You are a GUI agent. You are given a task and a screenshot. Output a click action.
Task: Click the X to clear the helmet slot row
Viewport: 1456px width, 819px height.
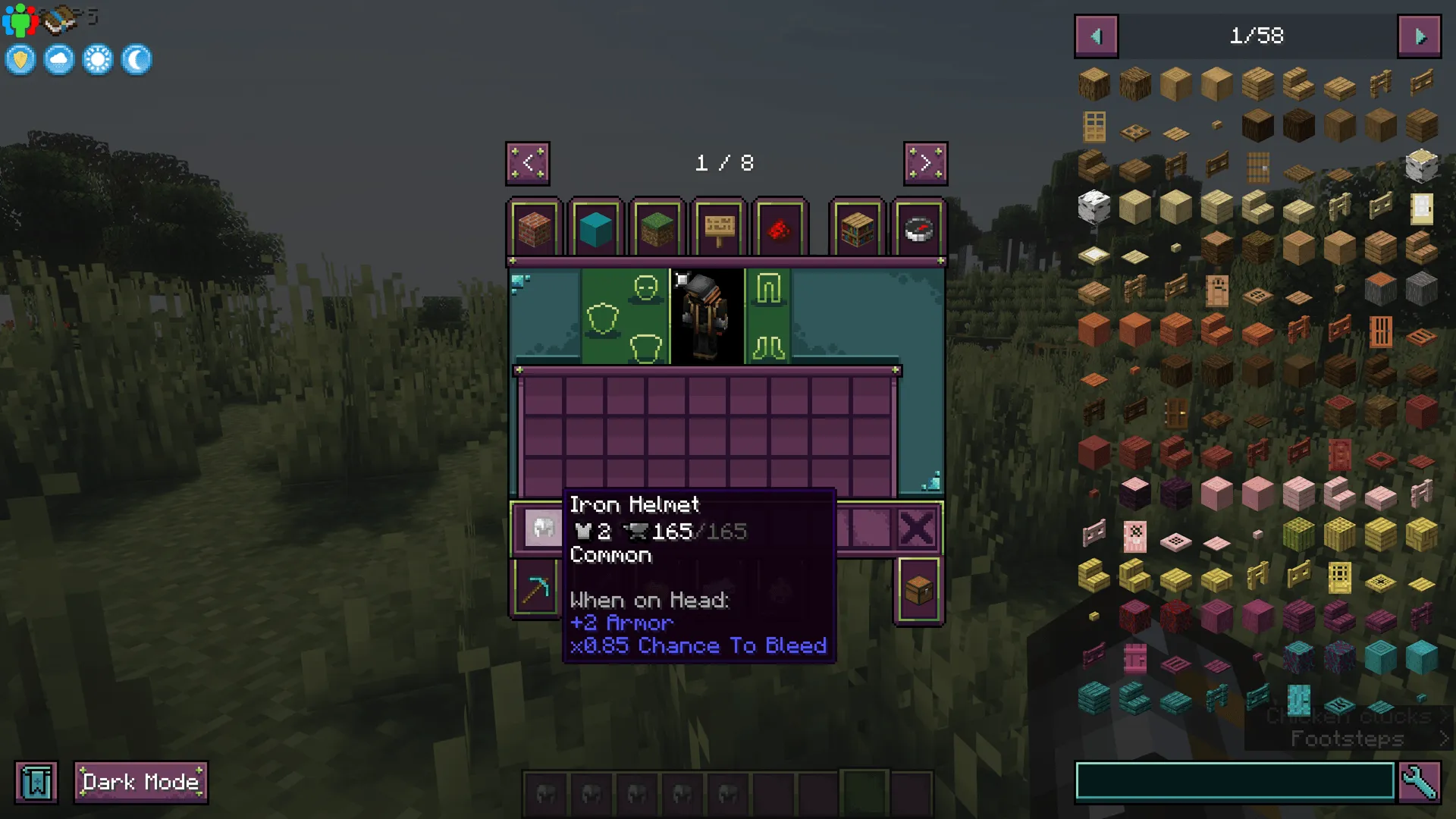(918, 528)
